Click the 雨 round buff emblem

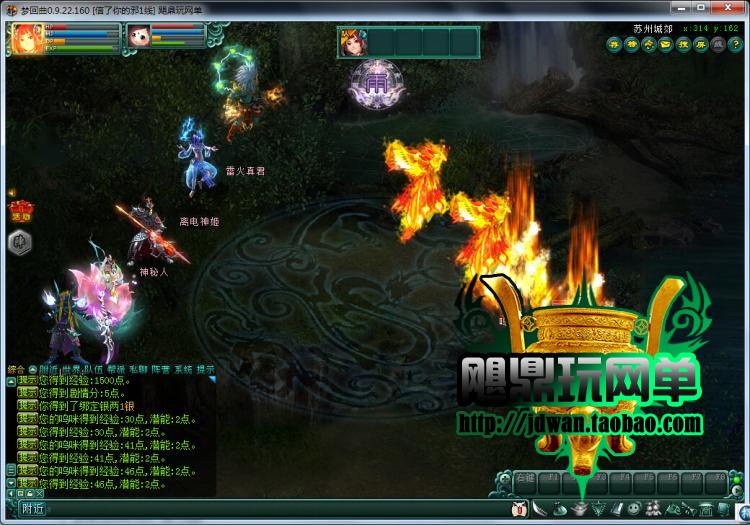(x=377, y=79)
